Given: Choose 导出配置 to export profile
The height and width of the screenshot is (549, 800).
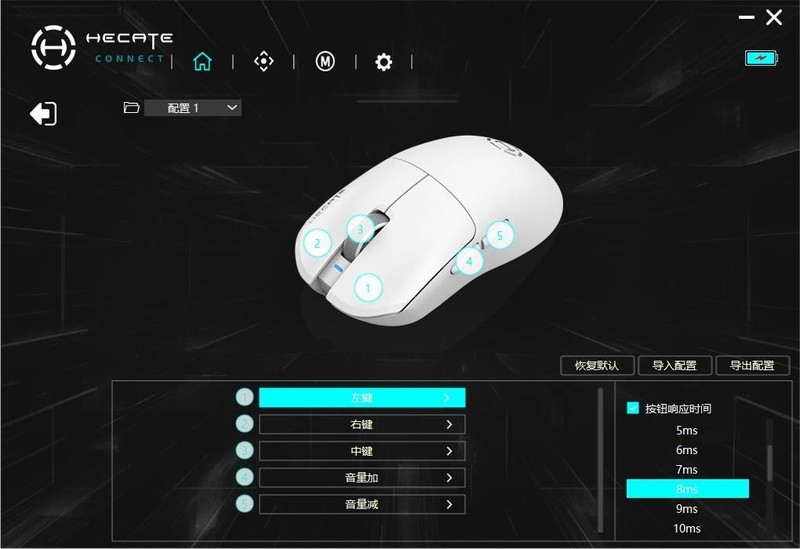Looking at the screenshot, I should pos(752,366).
